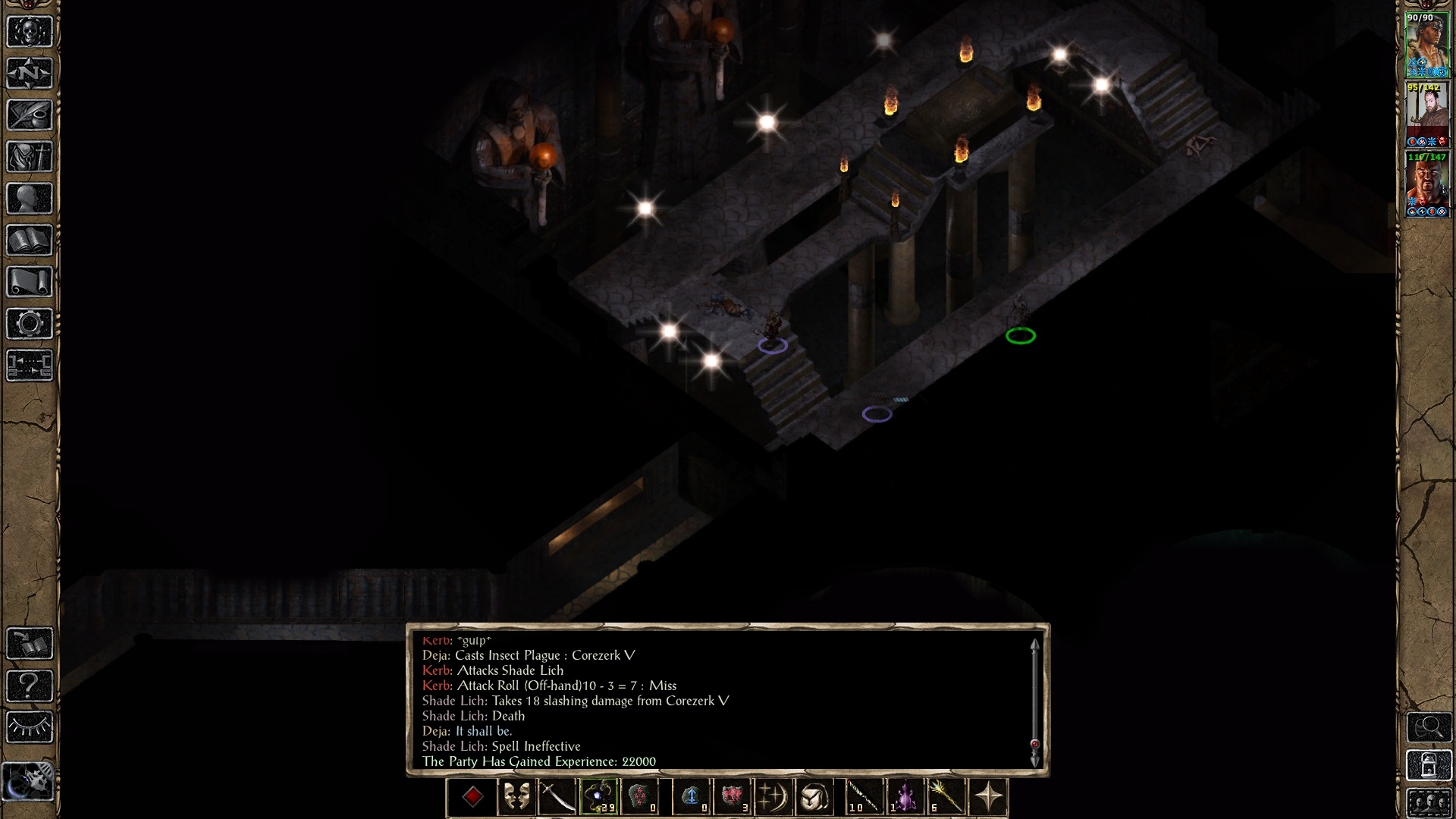Viewport: 1456px width, 819px height.
Task: Click the skull return-to-game button
Action: [x=30, y=32]
